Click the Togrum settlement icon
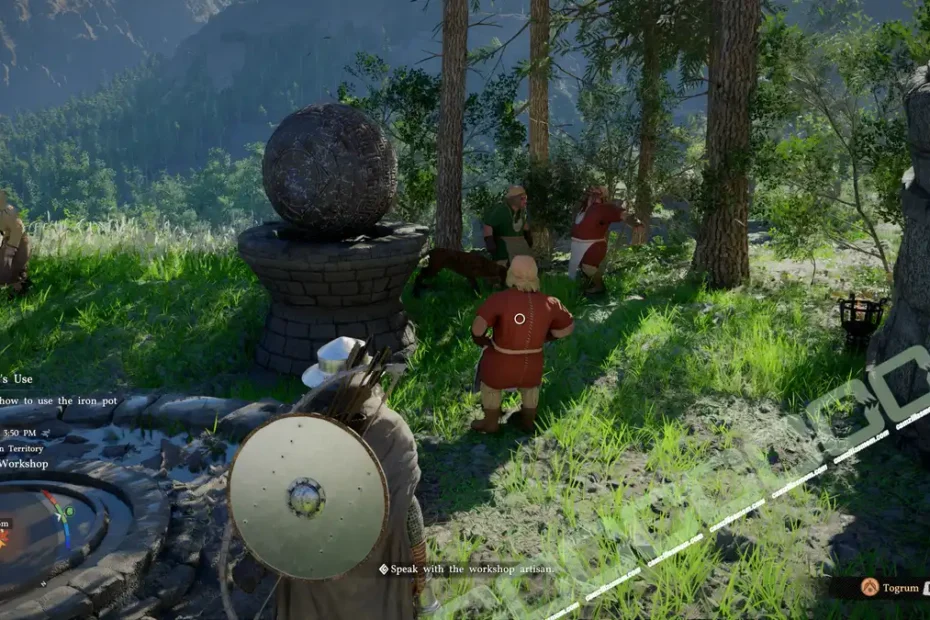930x620 pixels. pyautogui.click(x=870, y=588)
